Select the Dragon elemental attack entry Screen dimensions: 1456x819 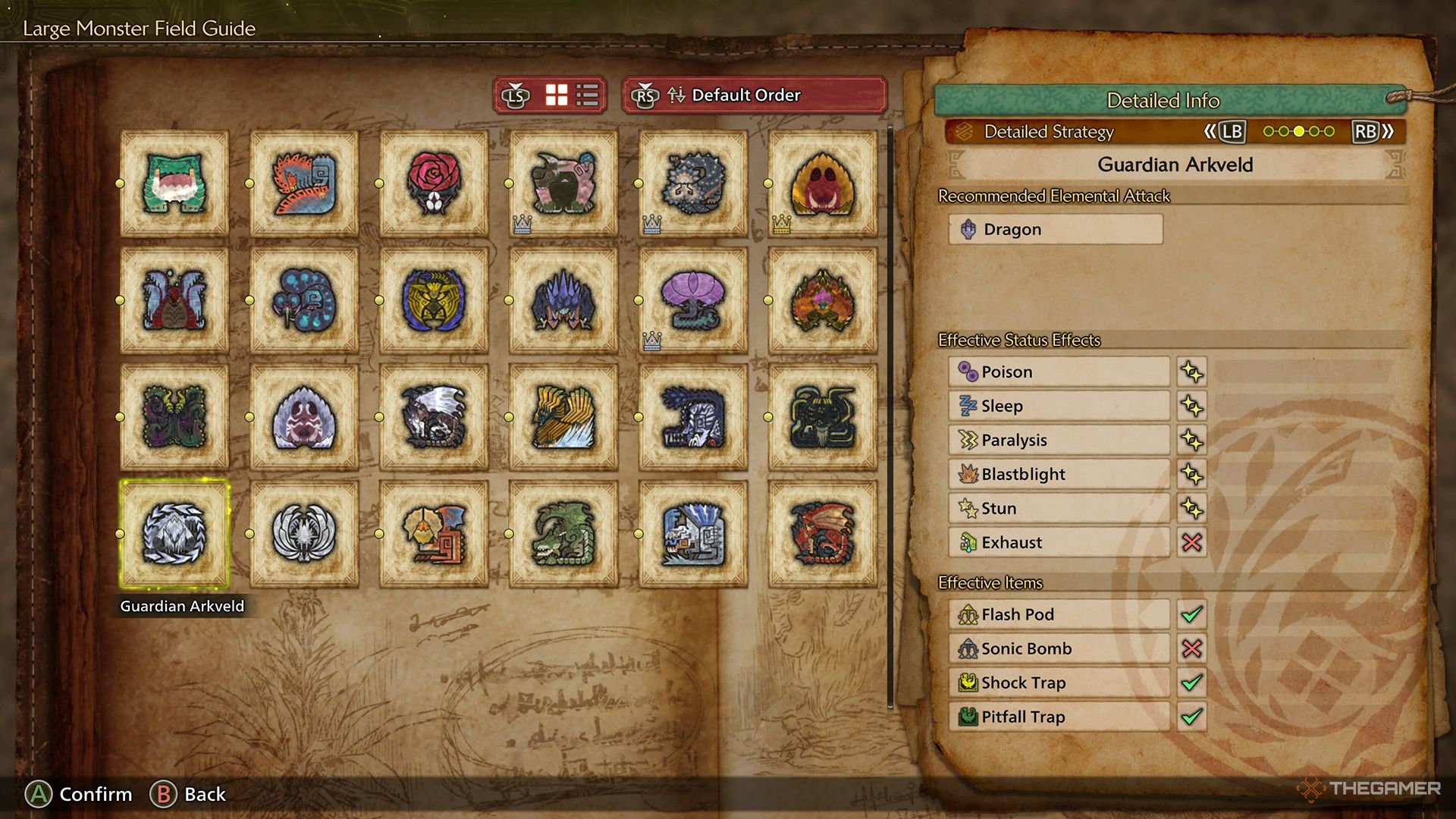coord(1055,229)
